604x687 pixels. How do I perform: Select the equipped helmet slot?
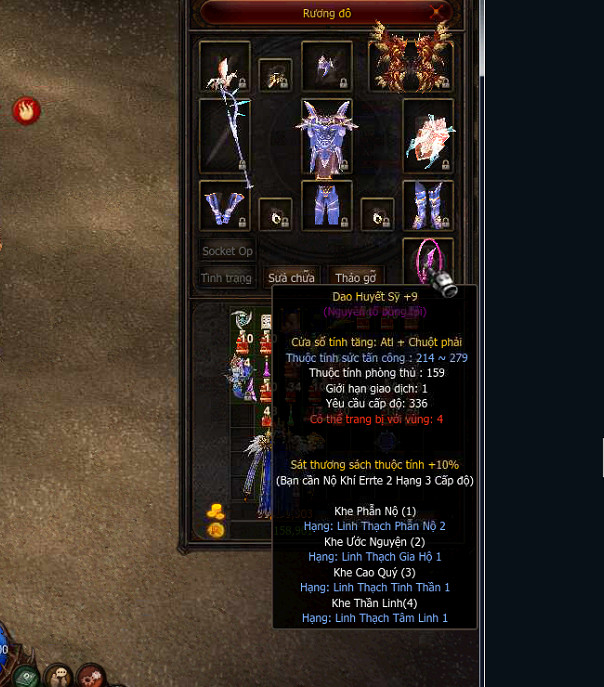pos(326,65)
